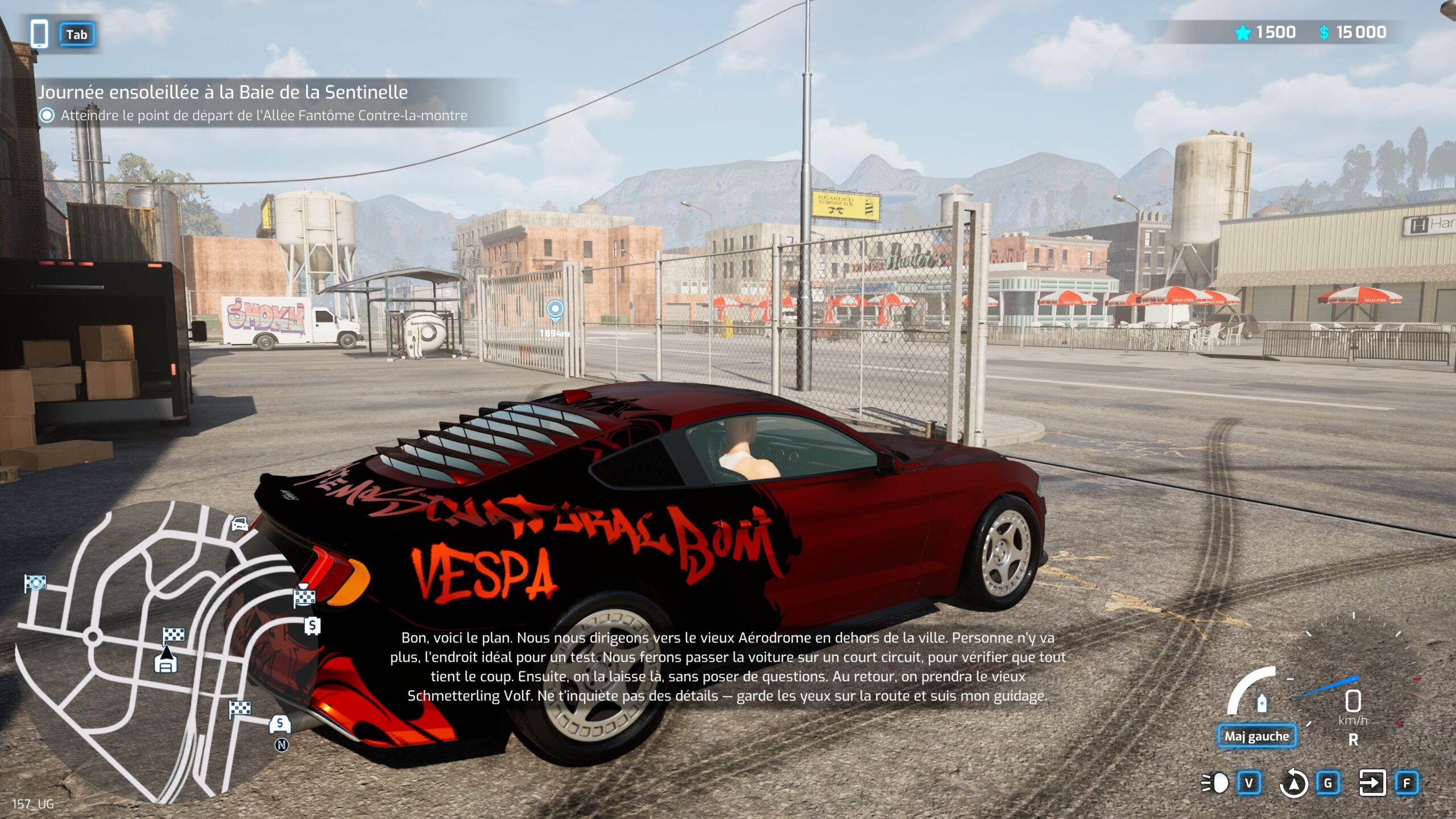The image size is (1456, 819).
Task: Click the dollar safe marker on the minimap
Action: (x=312, y=626)
